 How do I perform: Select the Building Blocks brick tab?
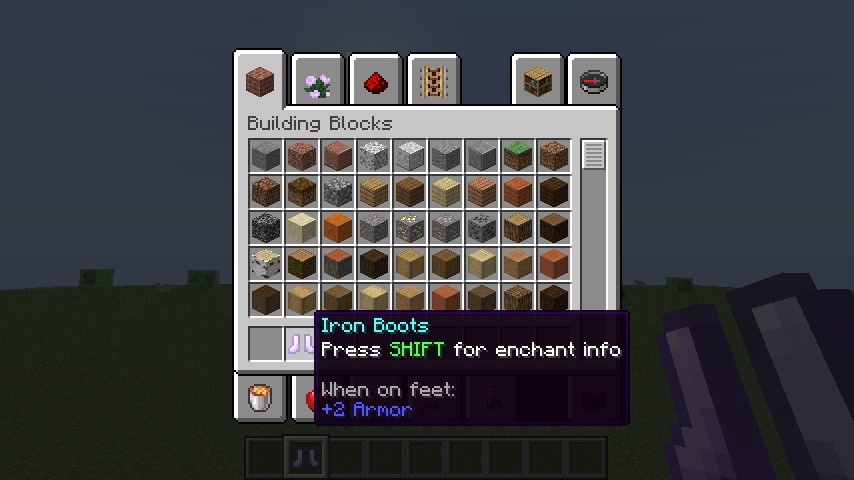point(261,80)
